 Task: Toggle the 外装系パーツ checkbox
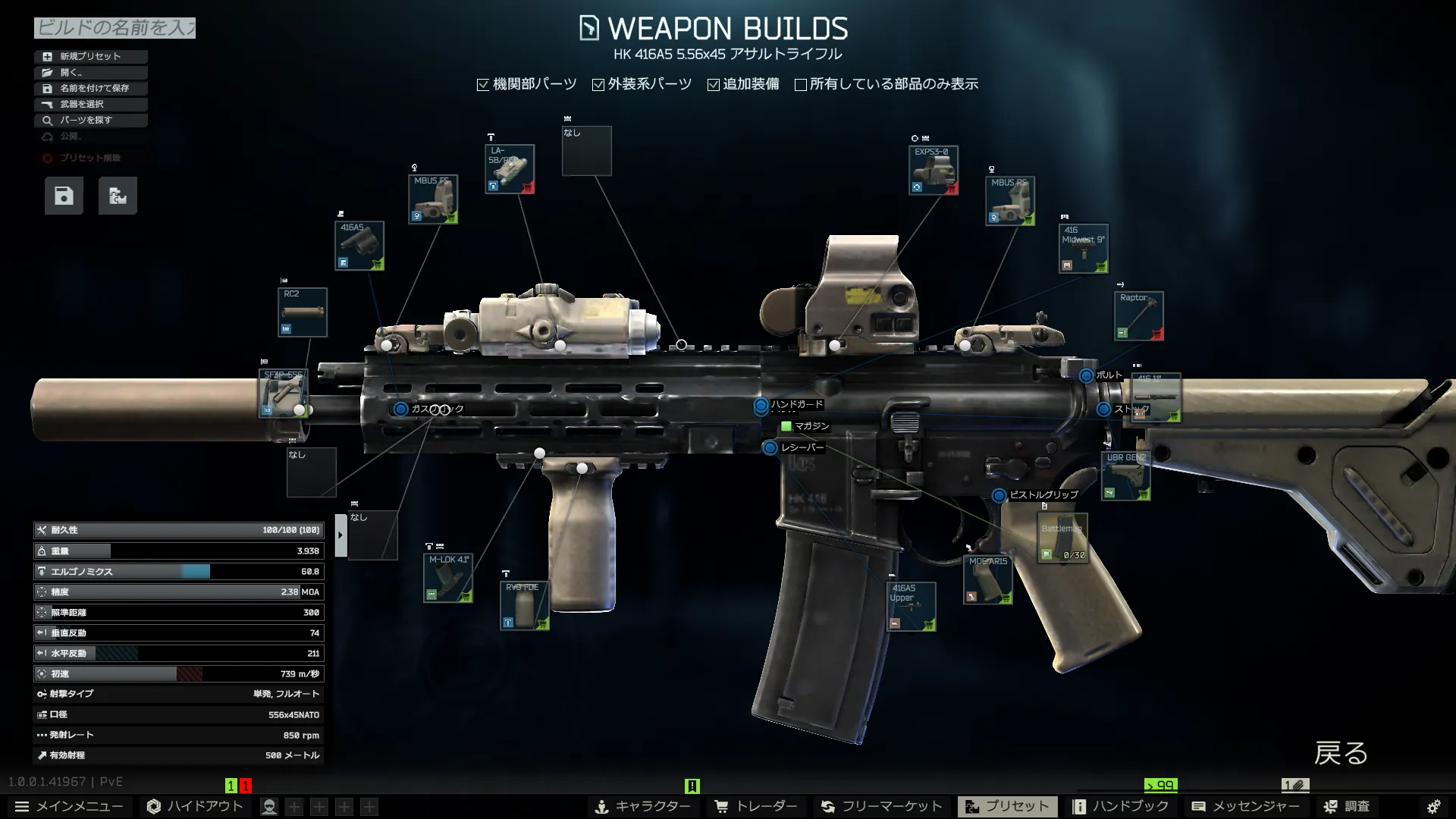(x=598, y=84)
